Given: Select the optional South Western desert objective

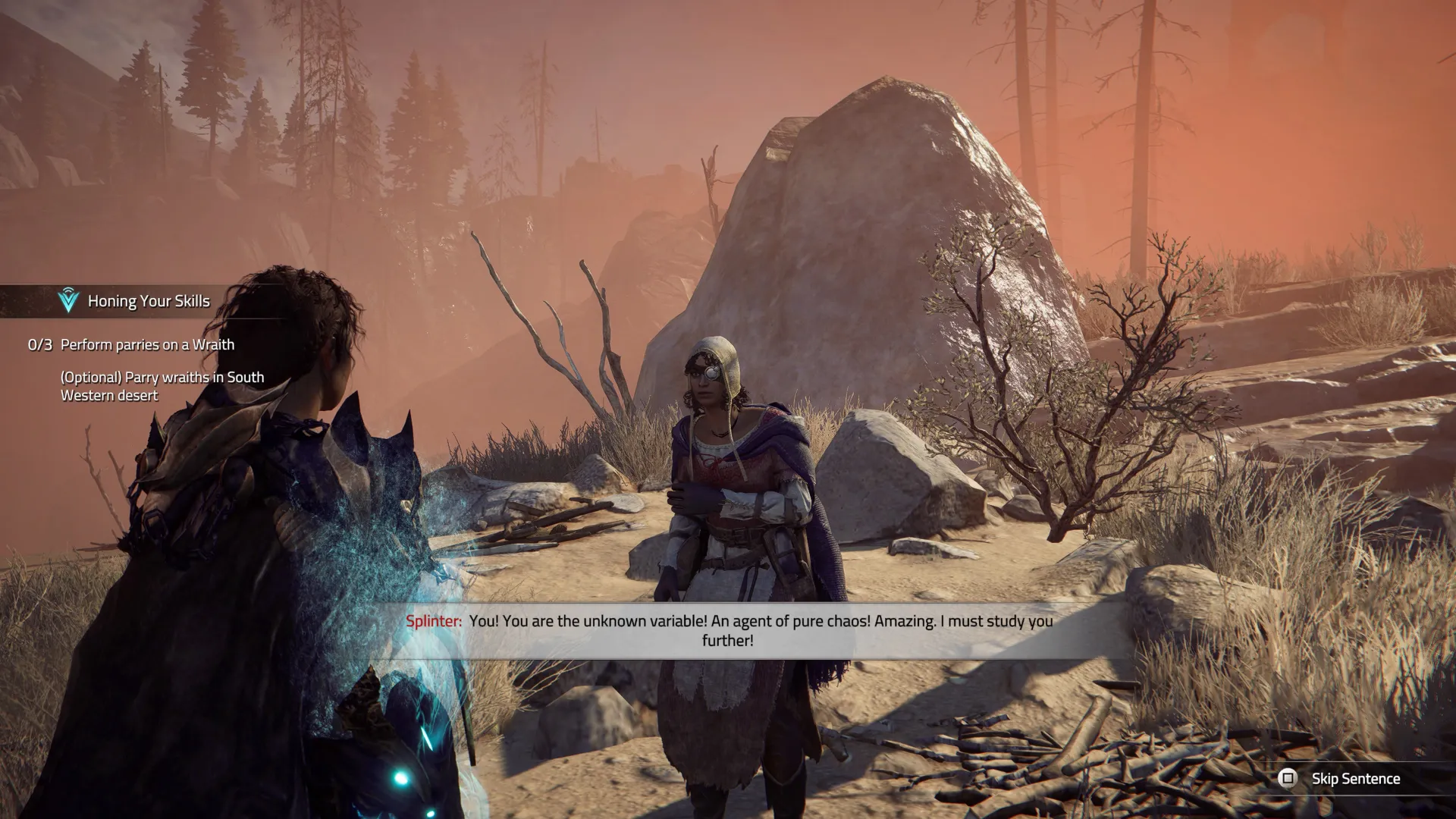Looking at the screenshot, I should (x=162, y=386).
